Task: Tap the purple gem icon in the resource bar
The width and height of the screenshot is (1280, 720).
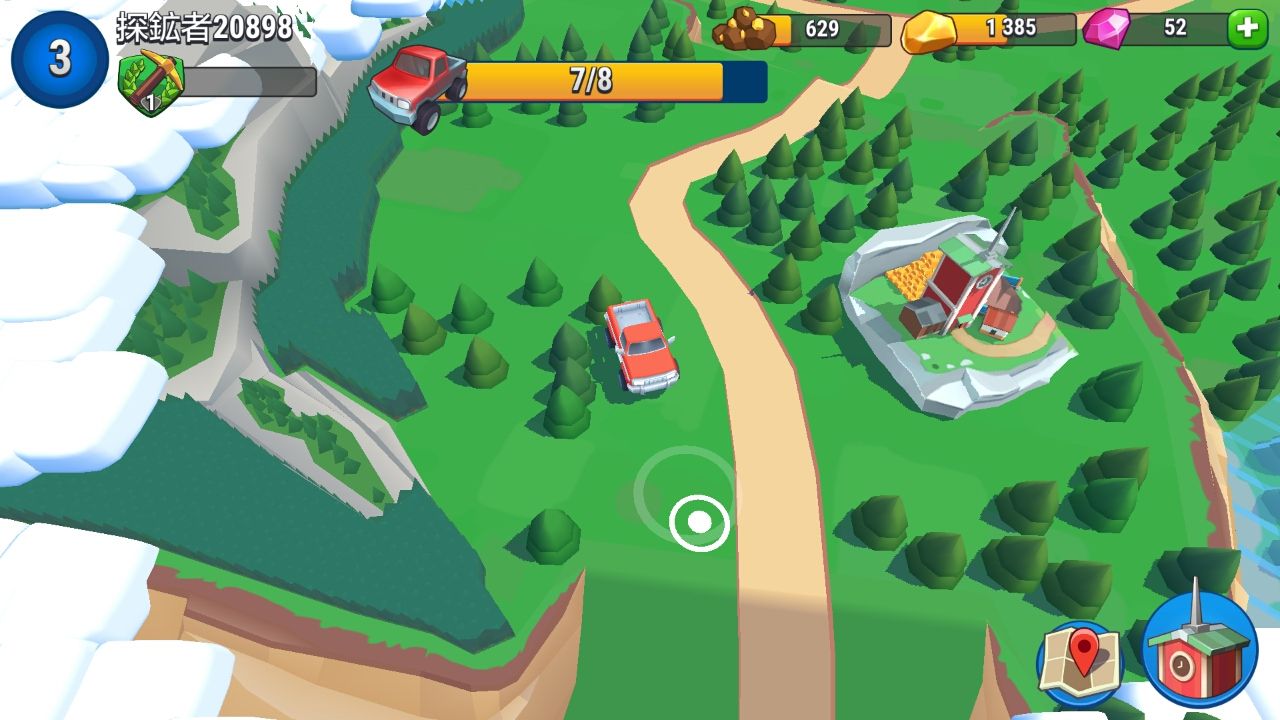Action: click(x=1105, y=27)
